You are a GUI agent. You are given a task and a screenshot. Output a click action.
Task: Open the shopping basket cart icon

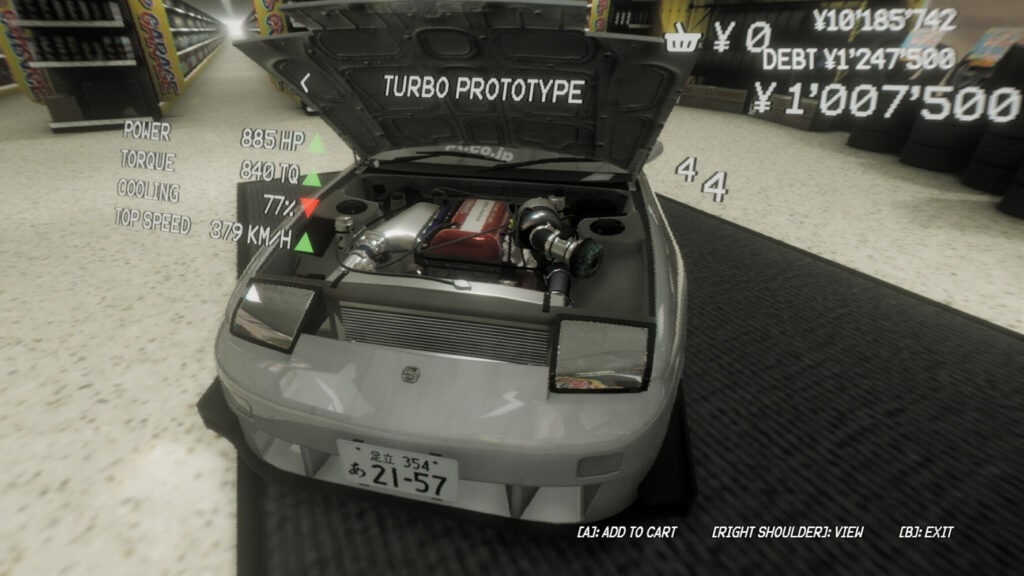(x=683, y=41)
